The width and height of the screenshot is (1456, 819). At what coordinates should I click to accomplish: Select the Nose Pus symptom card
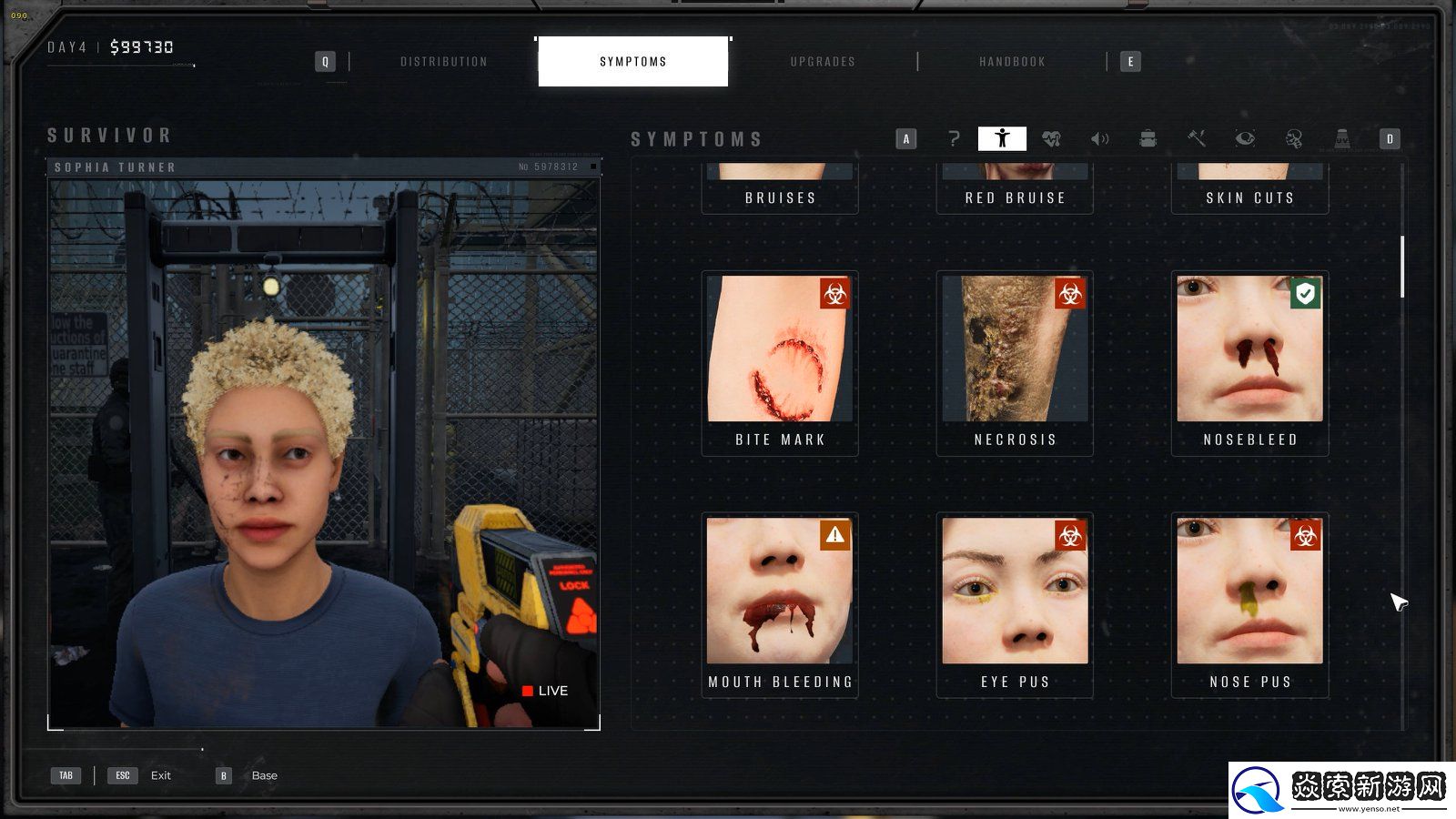pyautogui.click(x=1249, y=605)
